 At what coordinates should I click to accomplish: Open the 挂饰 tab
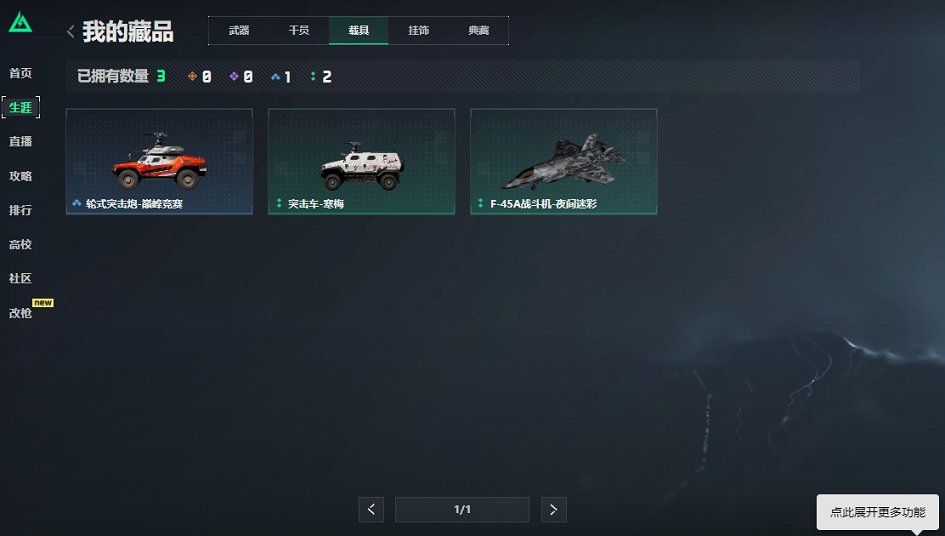point(419,31)
